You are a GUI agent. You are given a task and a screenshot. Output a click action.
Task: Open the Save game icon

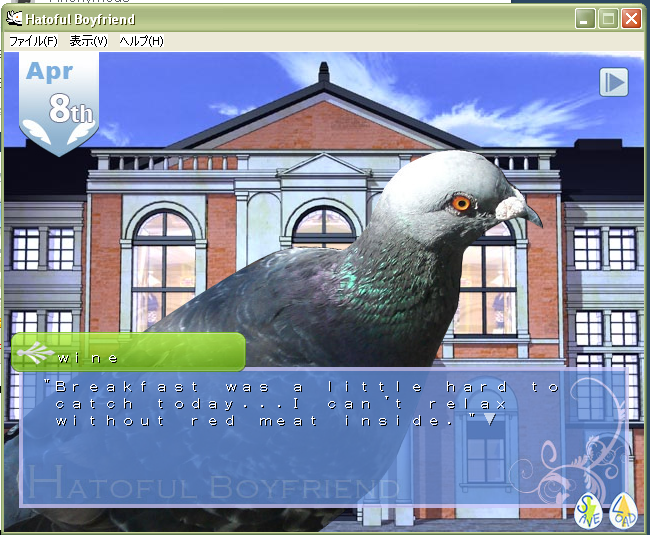(x=590, y=510)
